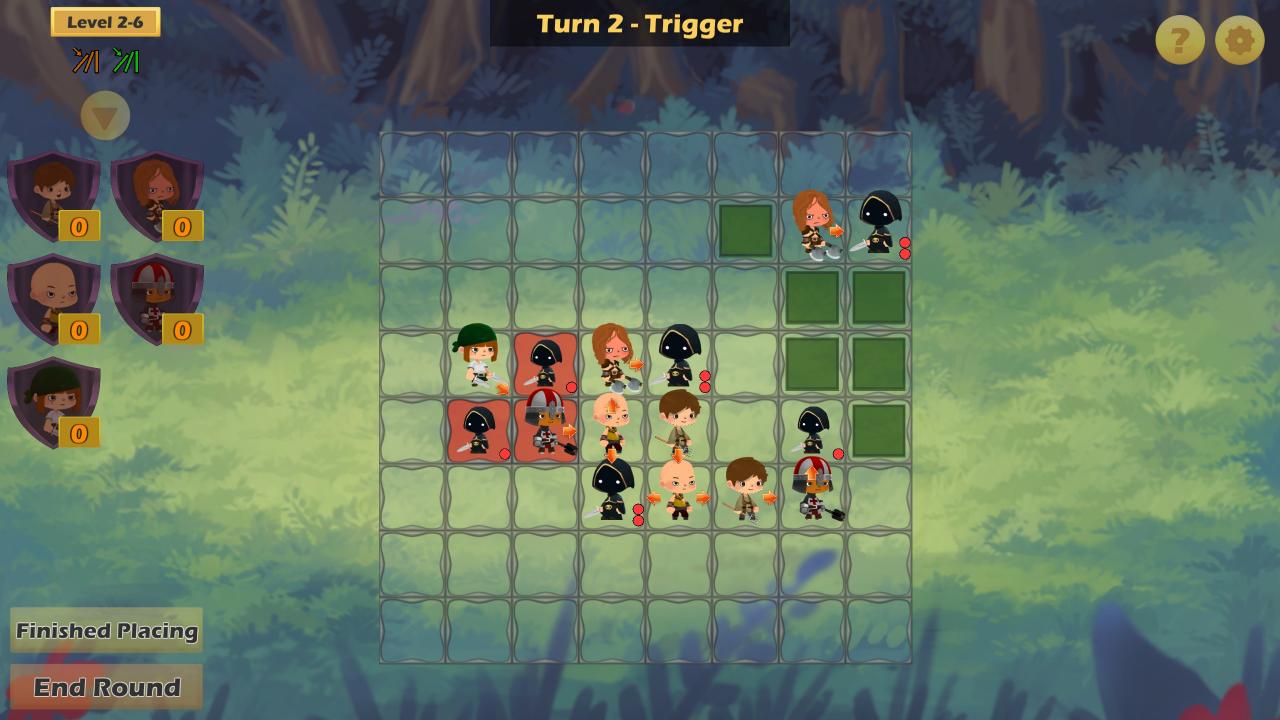Pick the bald kid unit portrait

point(54,299)
